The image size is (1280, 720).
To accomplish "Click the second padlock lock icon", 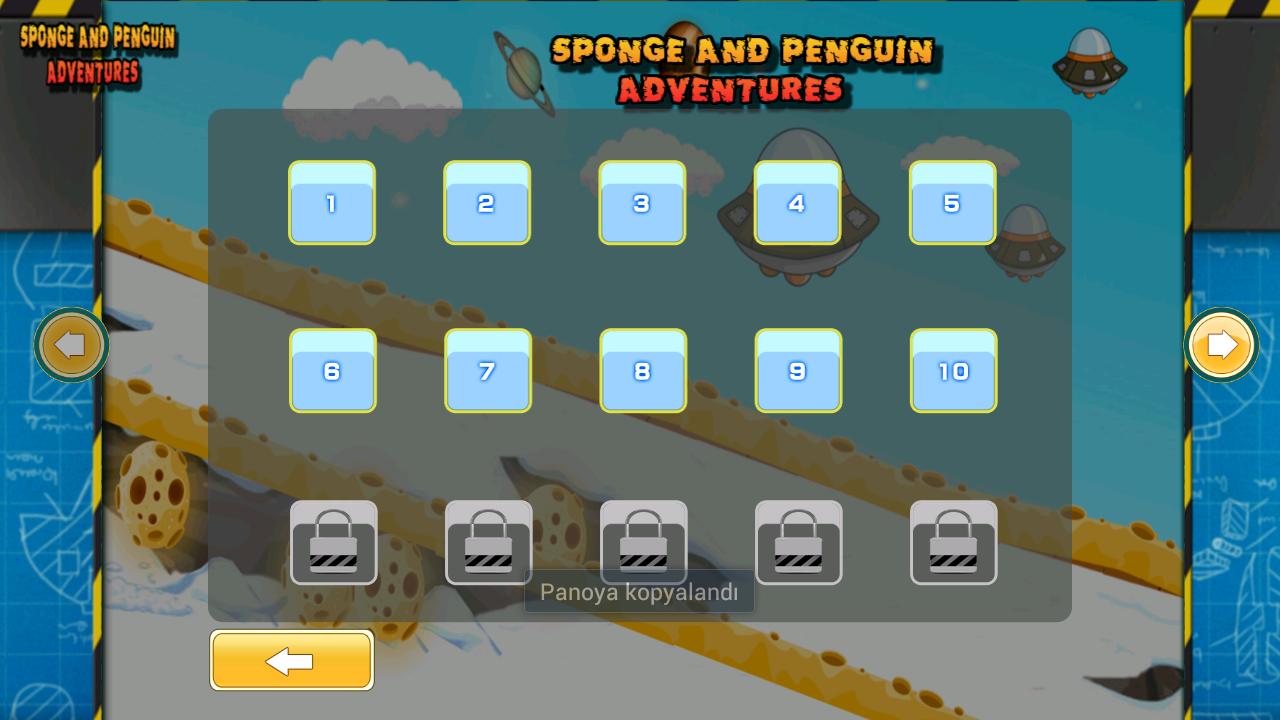I will tap(489, 542).
